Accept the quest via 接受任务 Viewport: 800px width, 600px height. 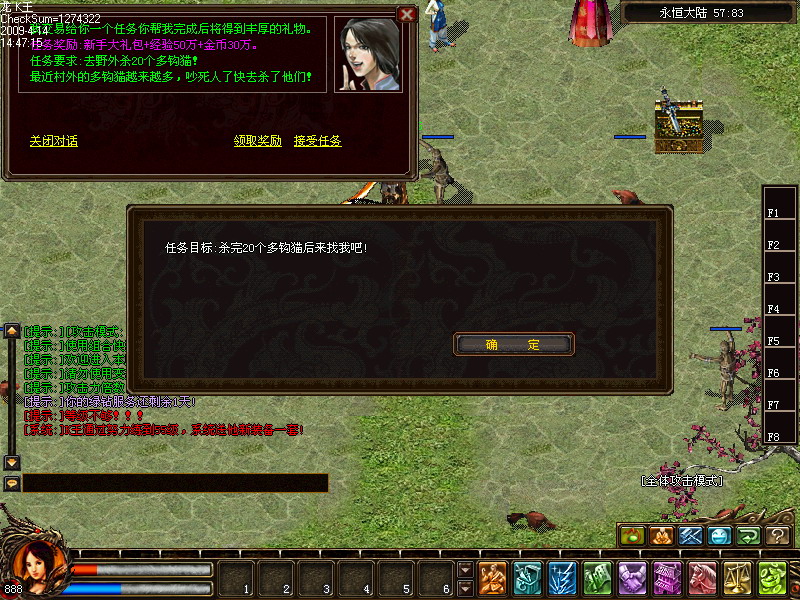(317, 141)
